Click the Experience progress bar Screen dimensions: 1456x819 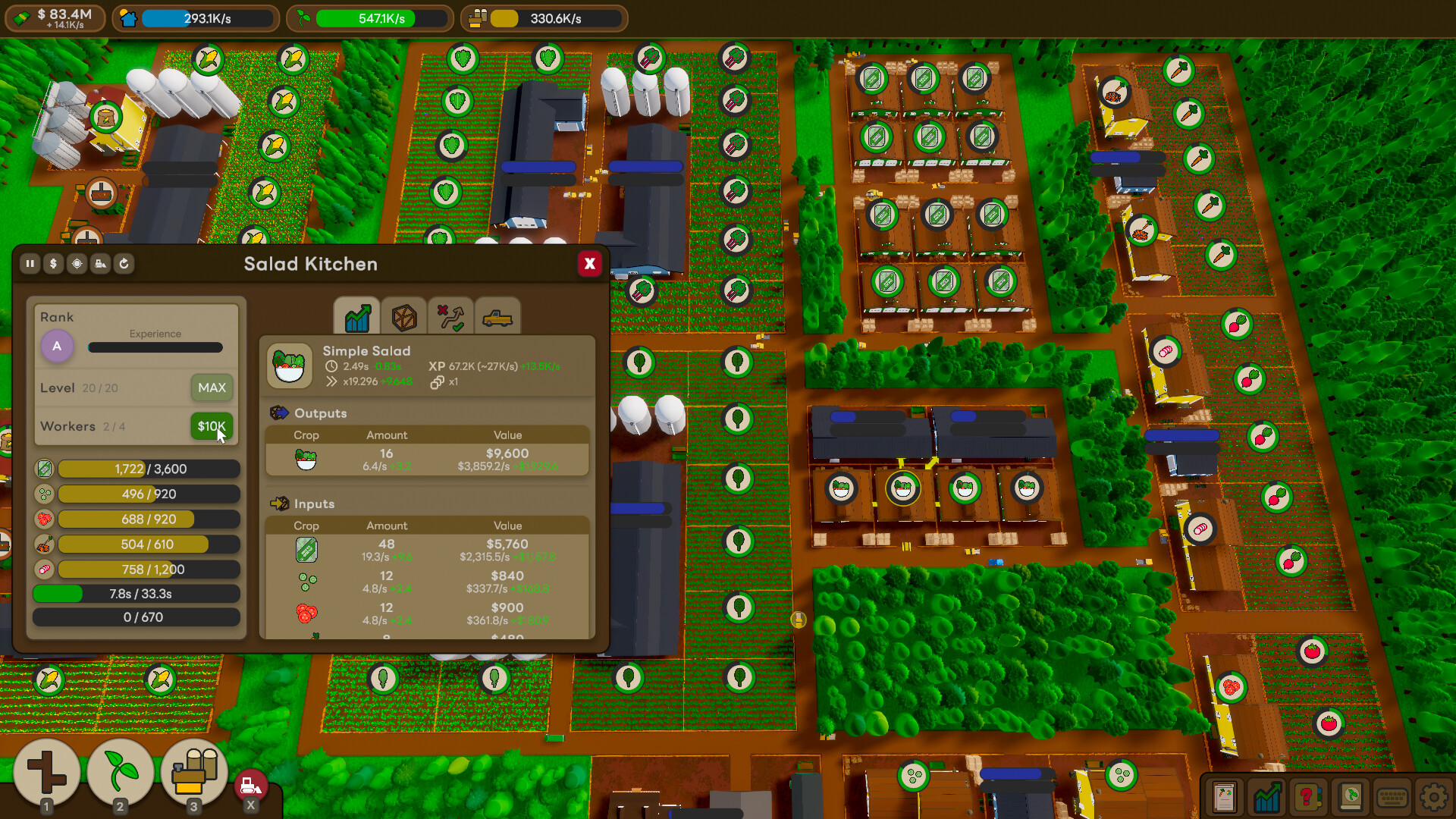(155, 347)
